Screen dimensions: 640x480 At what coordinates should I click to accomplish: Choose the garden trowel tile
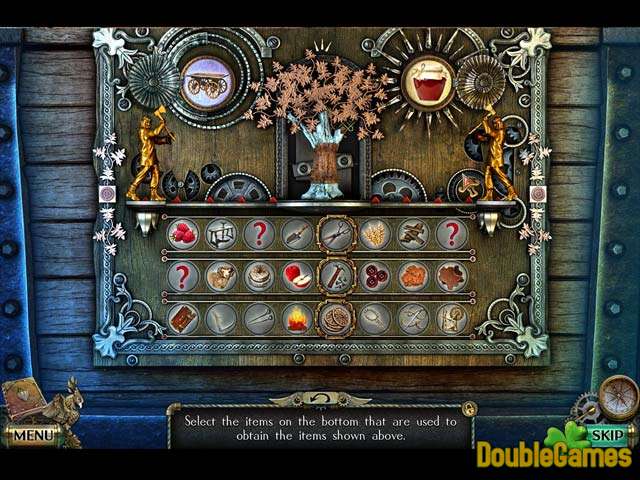point(297,234)
